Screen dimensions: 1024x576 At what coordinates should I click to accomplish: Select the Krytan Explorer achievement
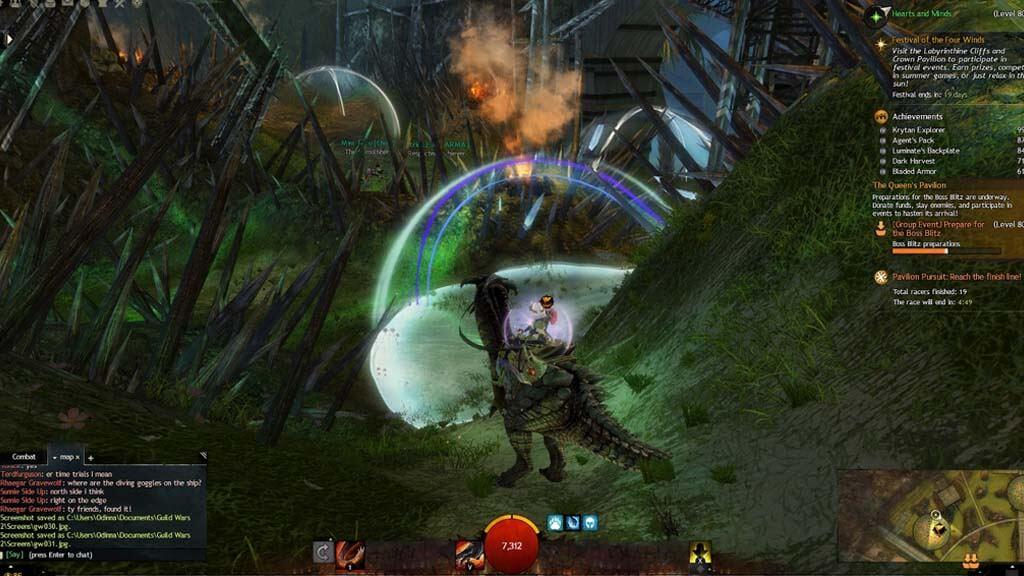click(x=922, y=130)
